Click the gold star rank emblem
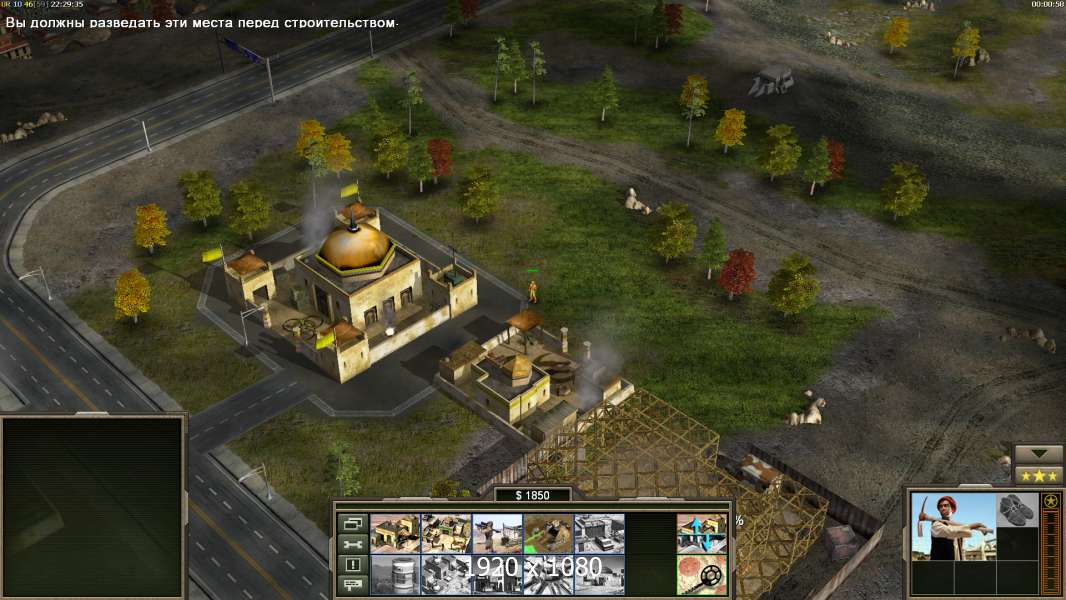The height and width of the screenshot is (600, 1066). pyautogui.click(x=1051, y=502)
